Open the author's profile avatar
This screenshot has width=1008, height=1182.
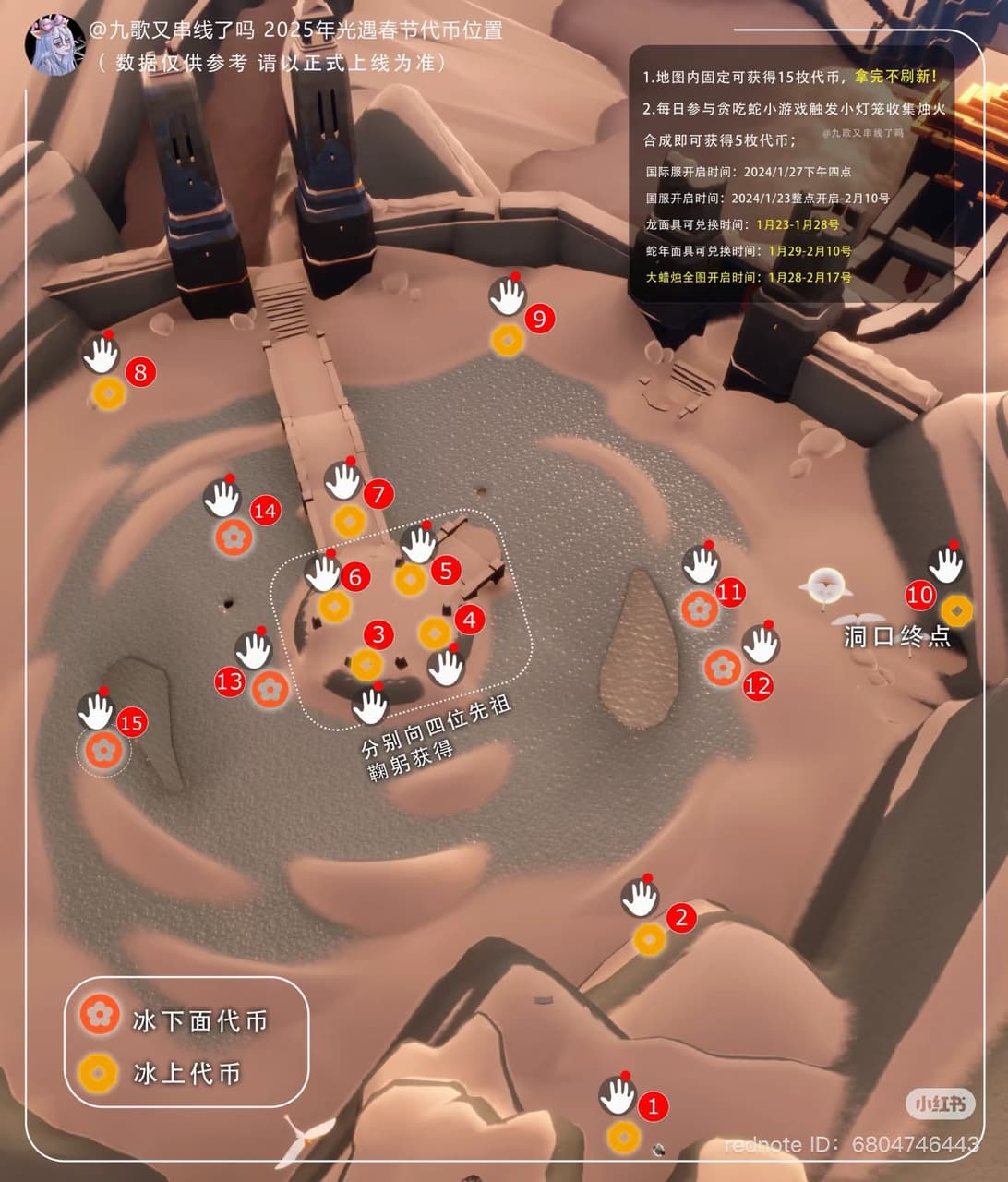click(54, 44)
